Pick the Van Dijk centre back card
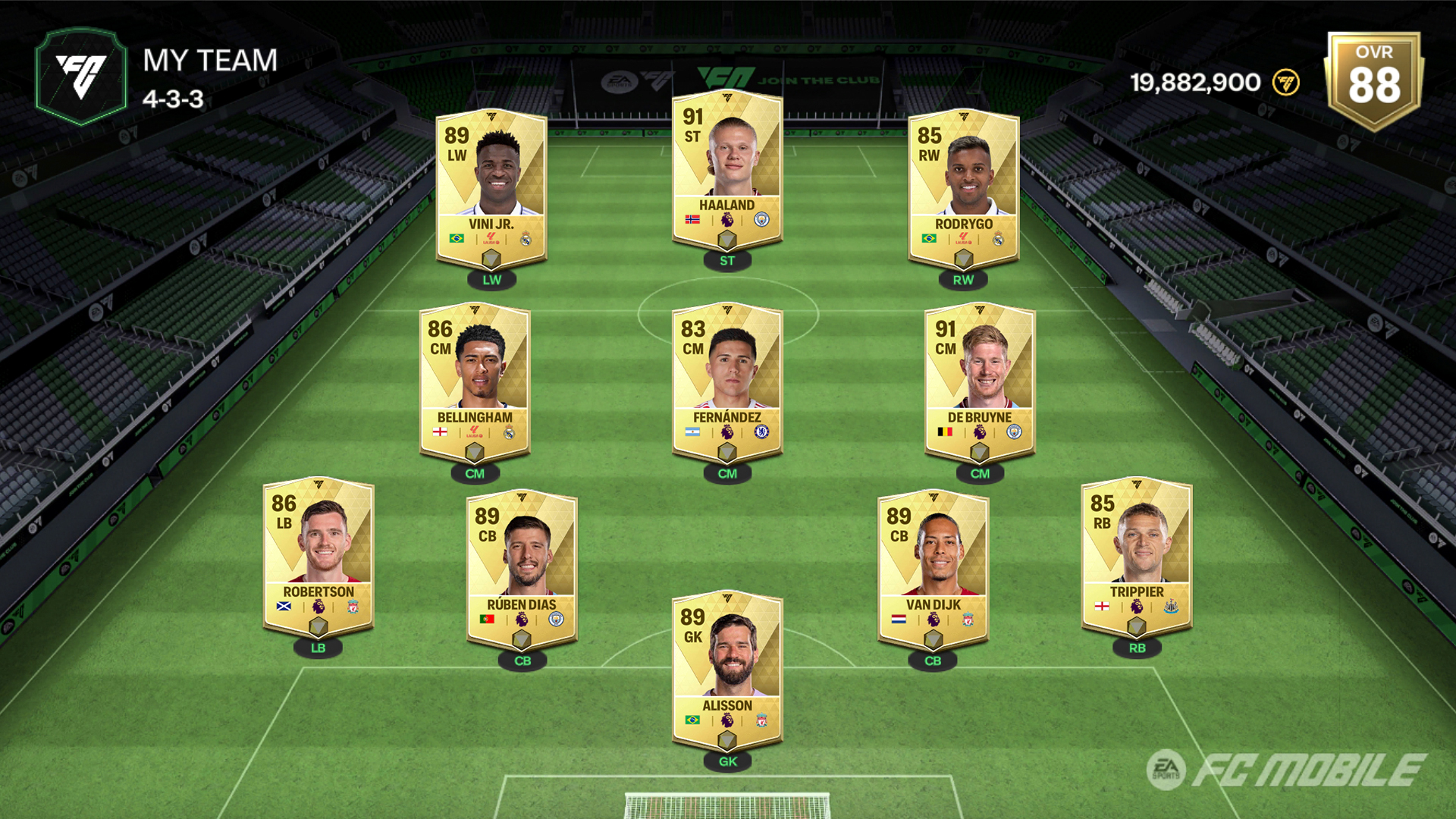Image resolution: width=1456 pixels, height=819 pixels. (933, 570)
